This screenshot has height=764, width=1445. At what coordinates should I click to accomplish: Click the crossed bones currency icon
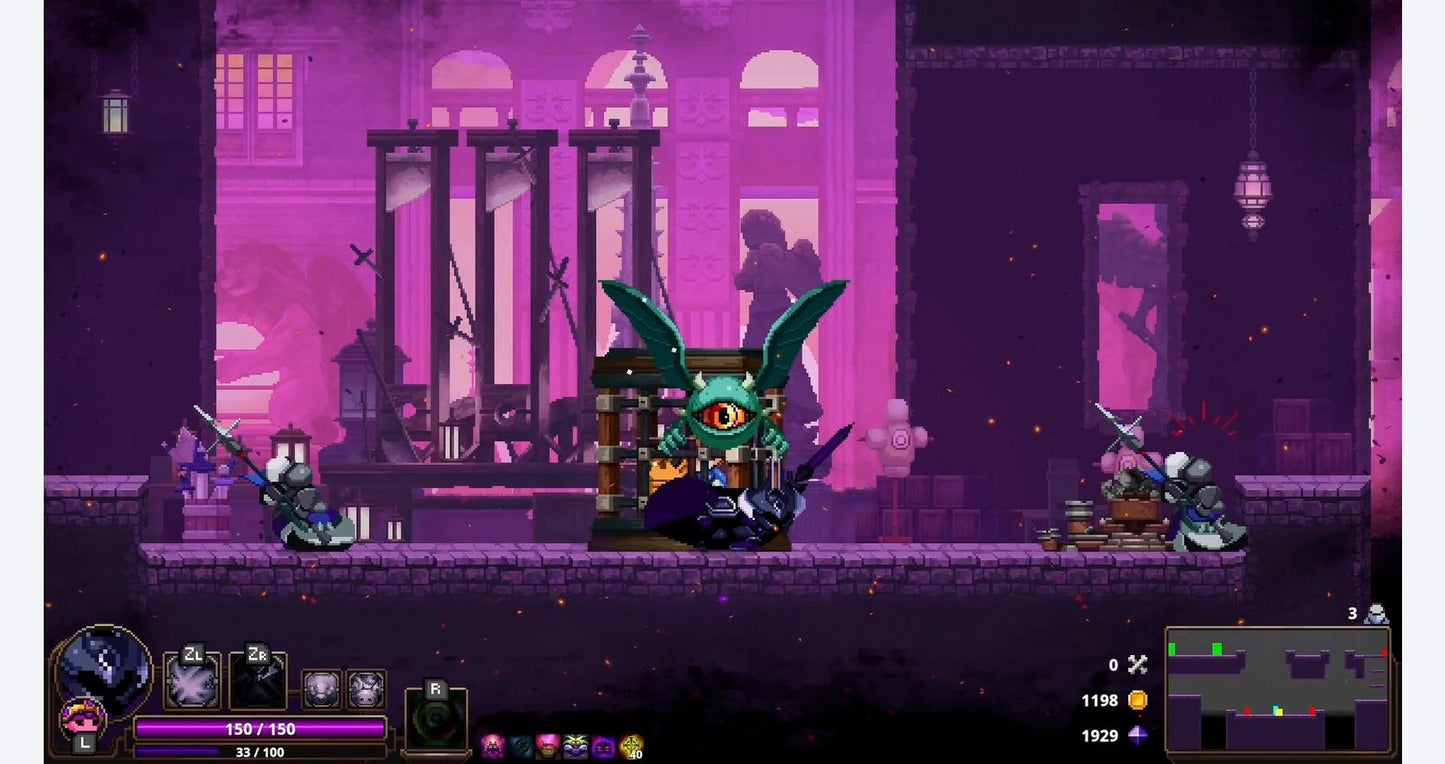(x=1137, y=664)
